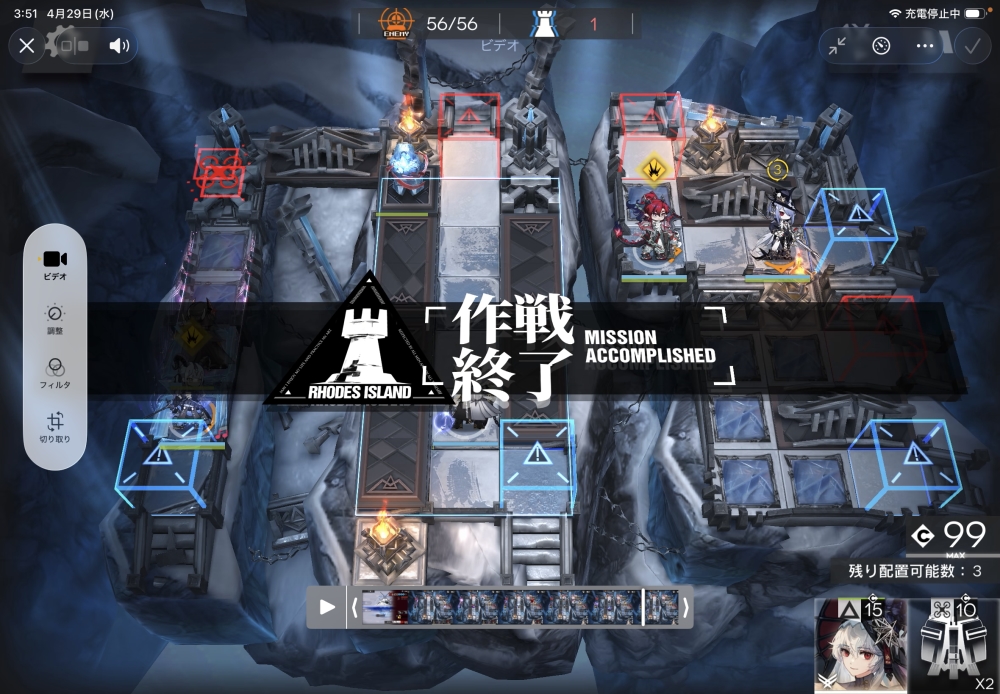The width and height of the screenshot is (1000, 694).
Task: Open the three-dots more options menu
Action: tap(925, 46)
